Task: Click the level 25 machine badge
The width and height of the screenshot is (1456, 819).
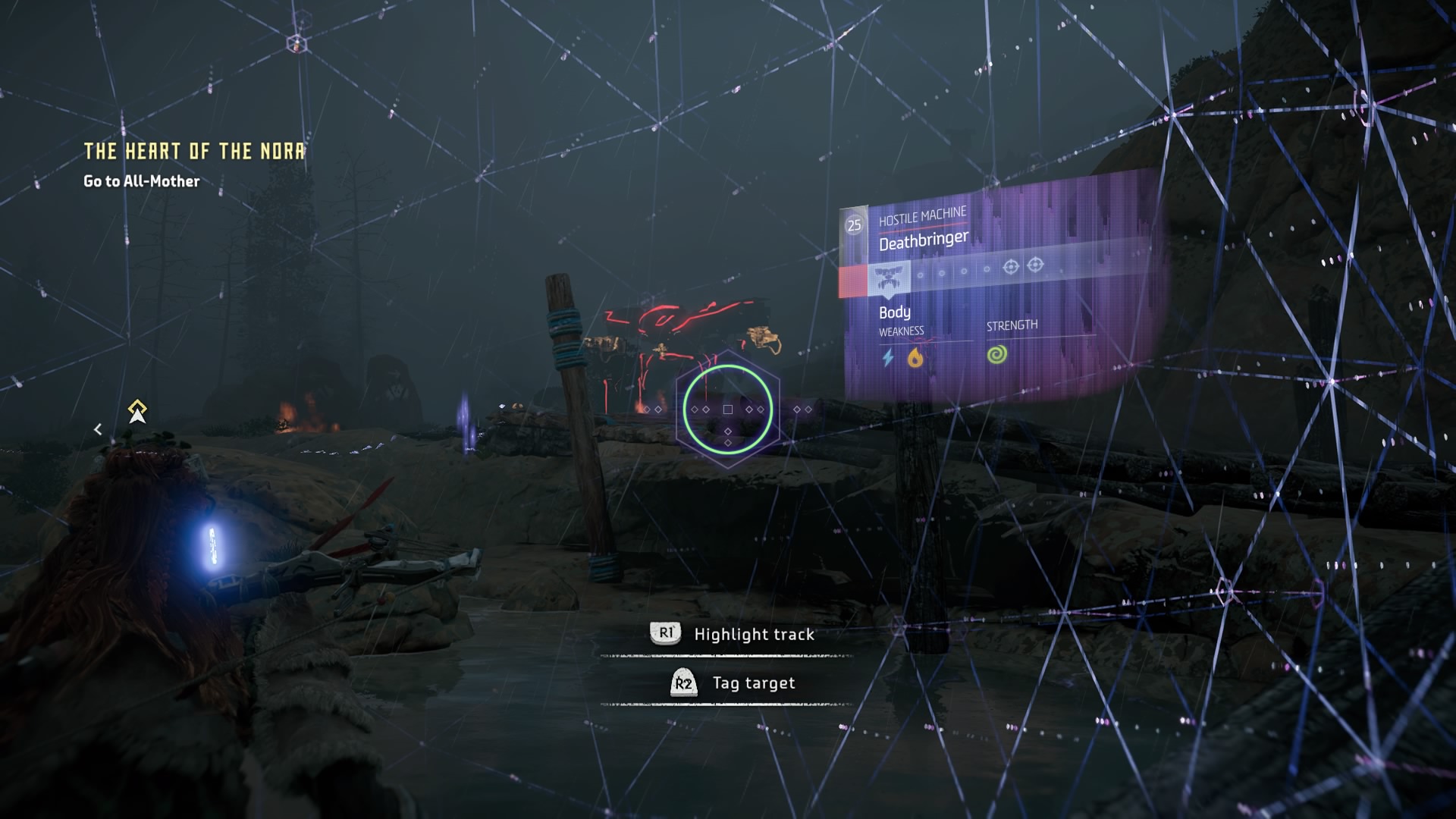Action: tap(854, 225)
